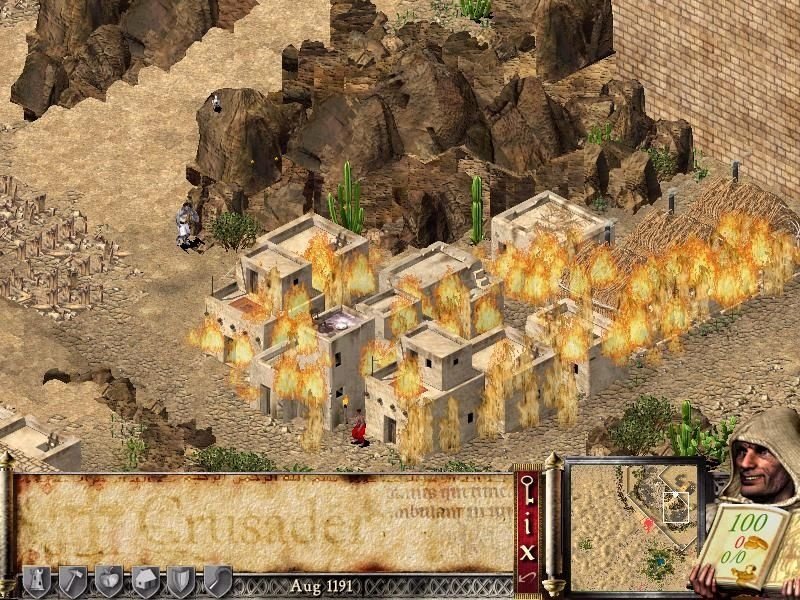This screenshot has width=800, height=600.
Task: Select the hammer industry buildings category
Action: (x=73, y=581)
